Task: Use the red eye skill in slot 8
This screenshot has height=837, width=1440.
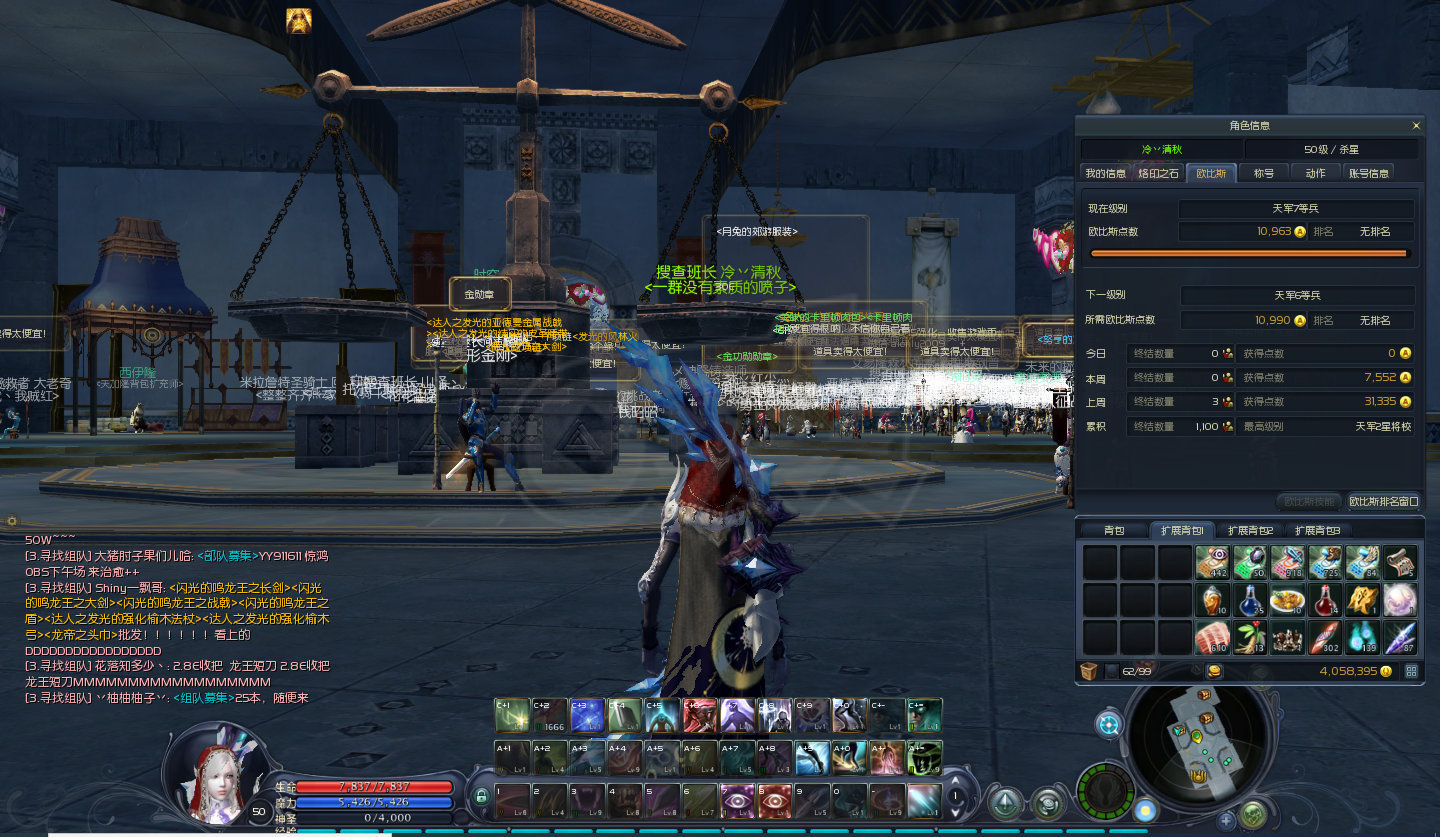Action: (x=775, y=800)
